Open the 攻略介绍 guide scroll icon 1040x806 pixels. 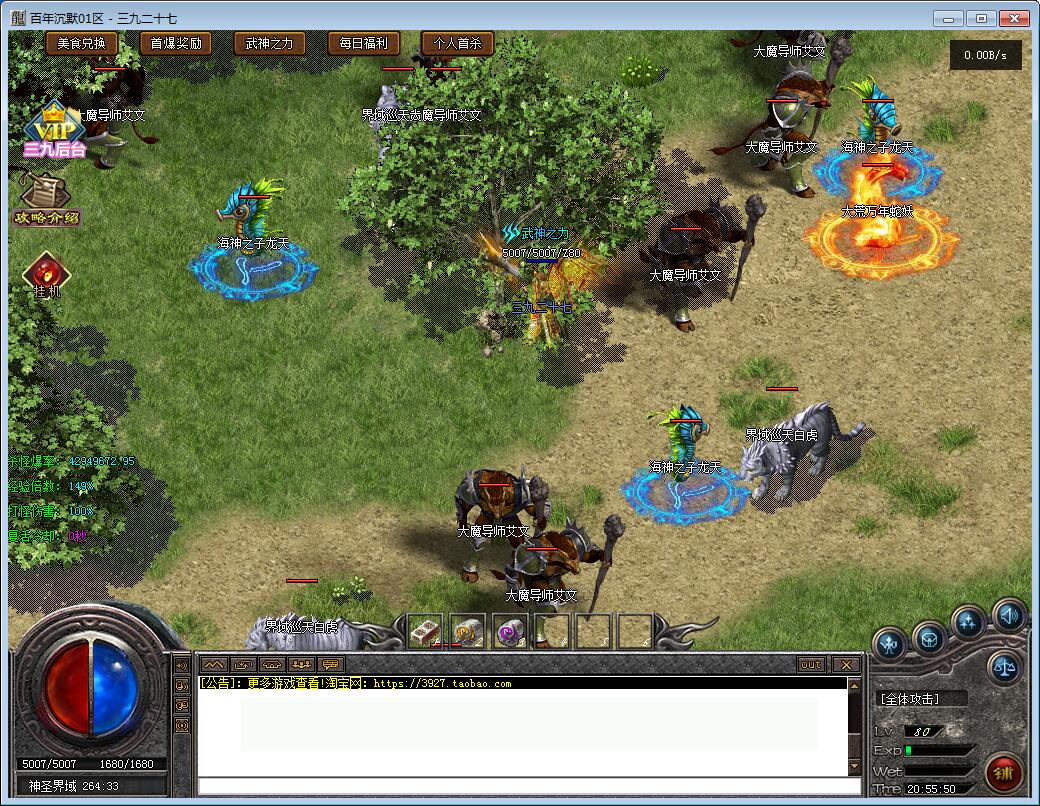(46, 198)
